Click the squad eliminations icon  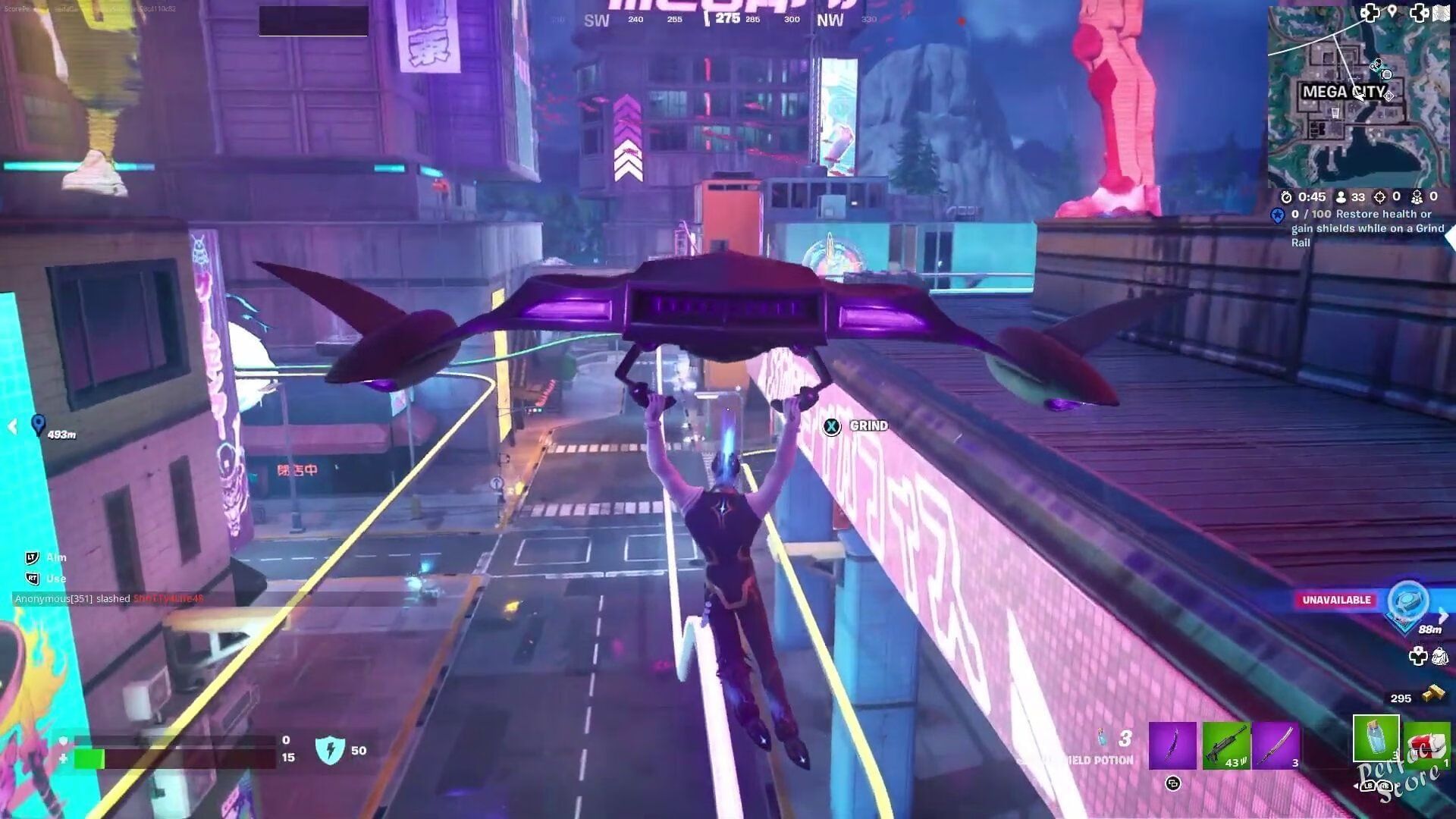(x=1417, y=197)
